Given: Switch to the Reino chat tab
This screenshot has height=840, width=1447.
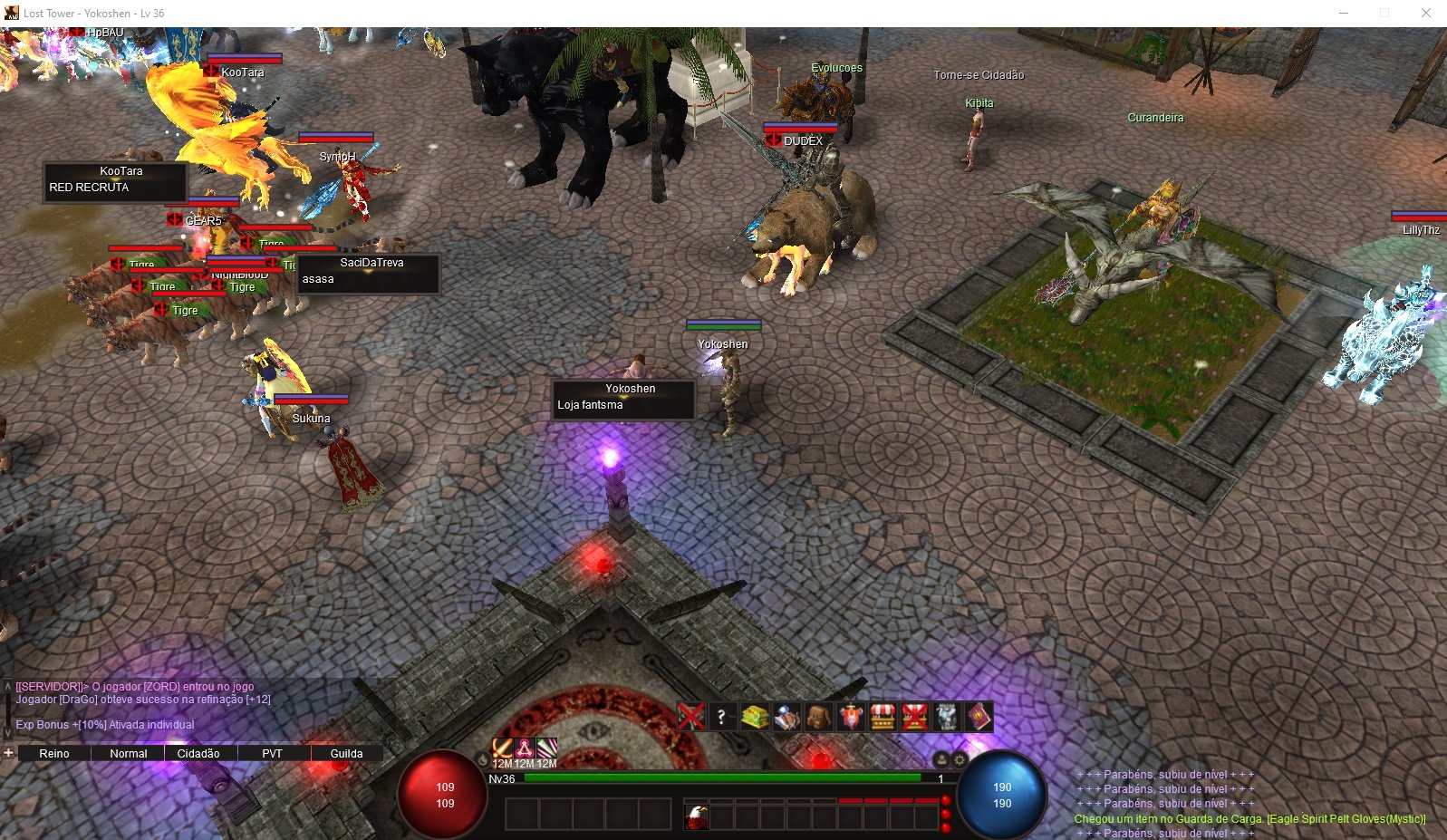Looking at the screenshot, I should coord(54,753).
